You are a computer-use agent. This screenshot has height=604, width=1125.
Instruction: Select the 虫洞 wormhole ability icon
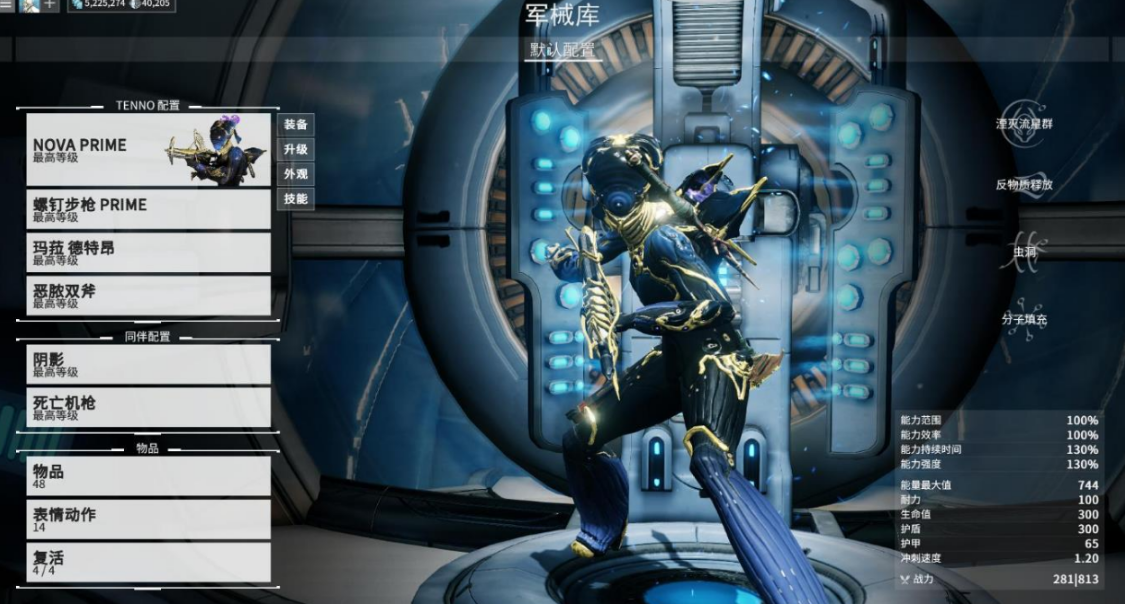1024,251
